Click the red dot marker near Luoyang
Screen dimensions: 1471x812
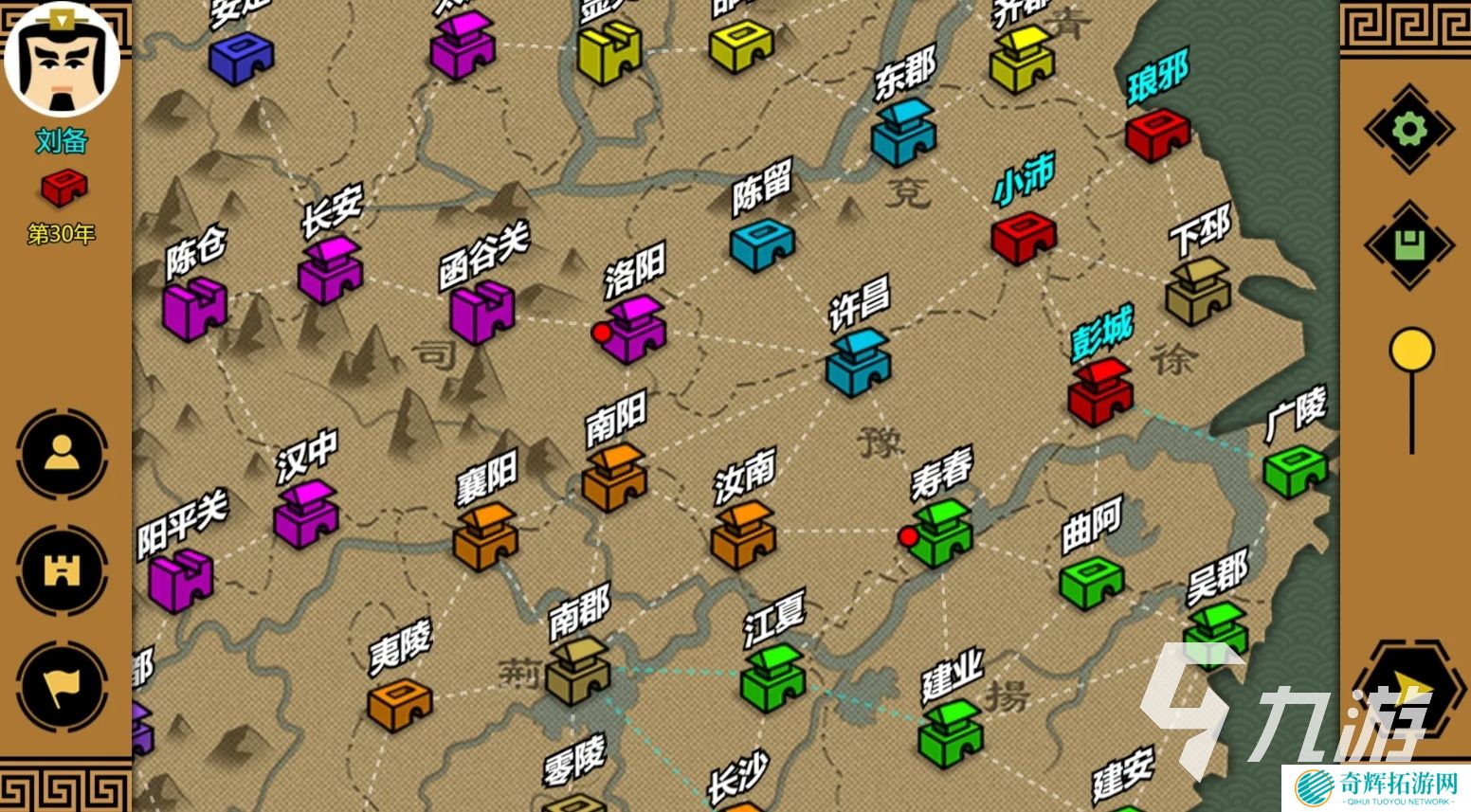coord(600,334)
